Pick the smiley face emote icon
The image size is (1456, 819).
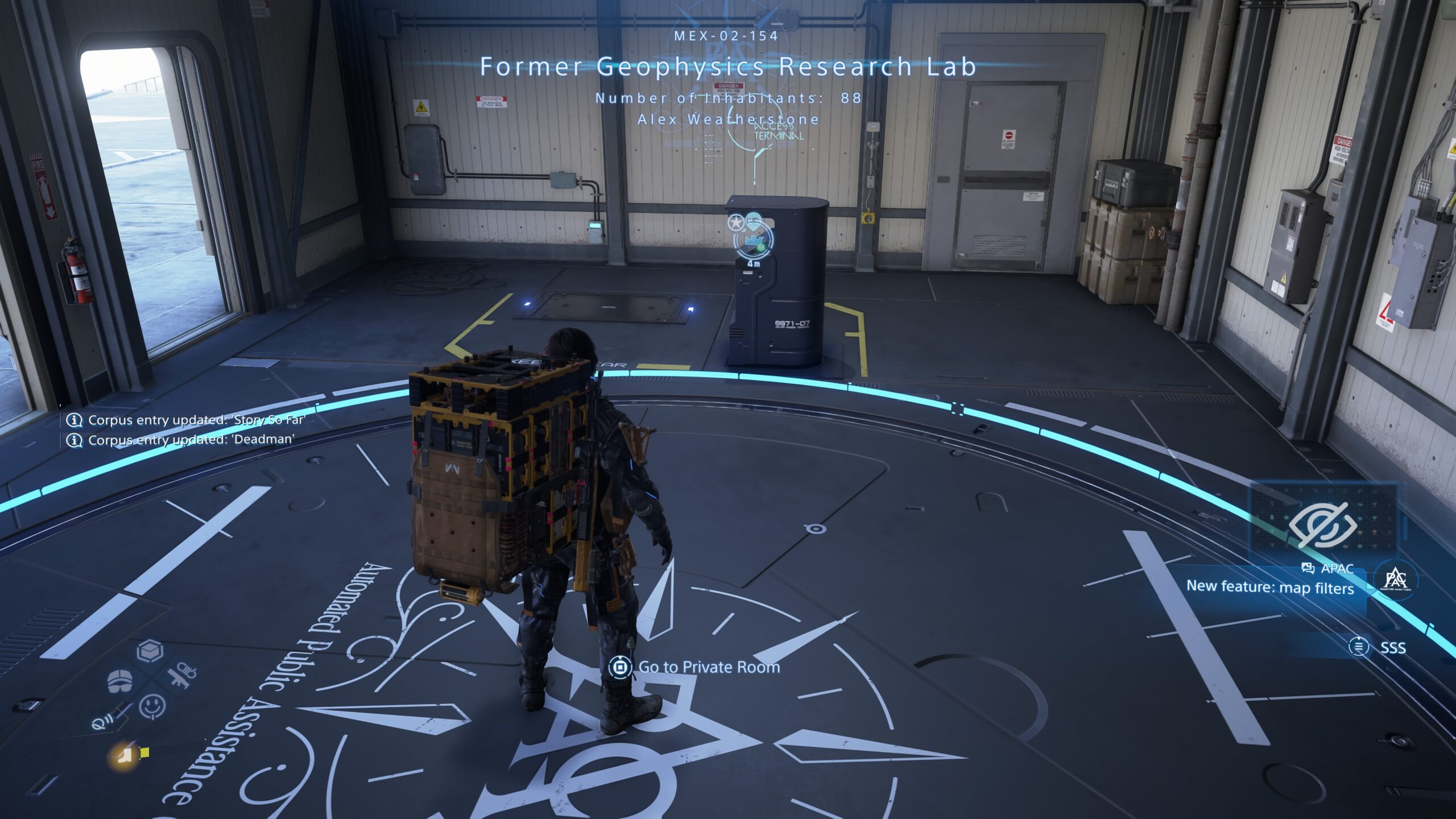(152, 706)
